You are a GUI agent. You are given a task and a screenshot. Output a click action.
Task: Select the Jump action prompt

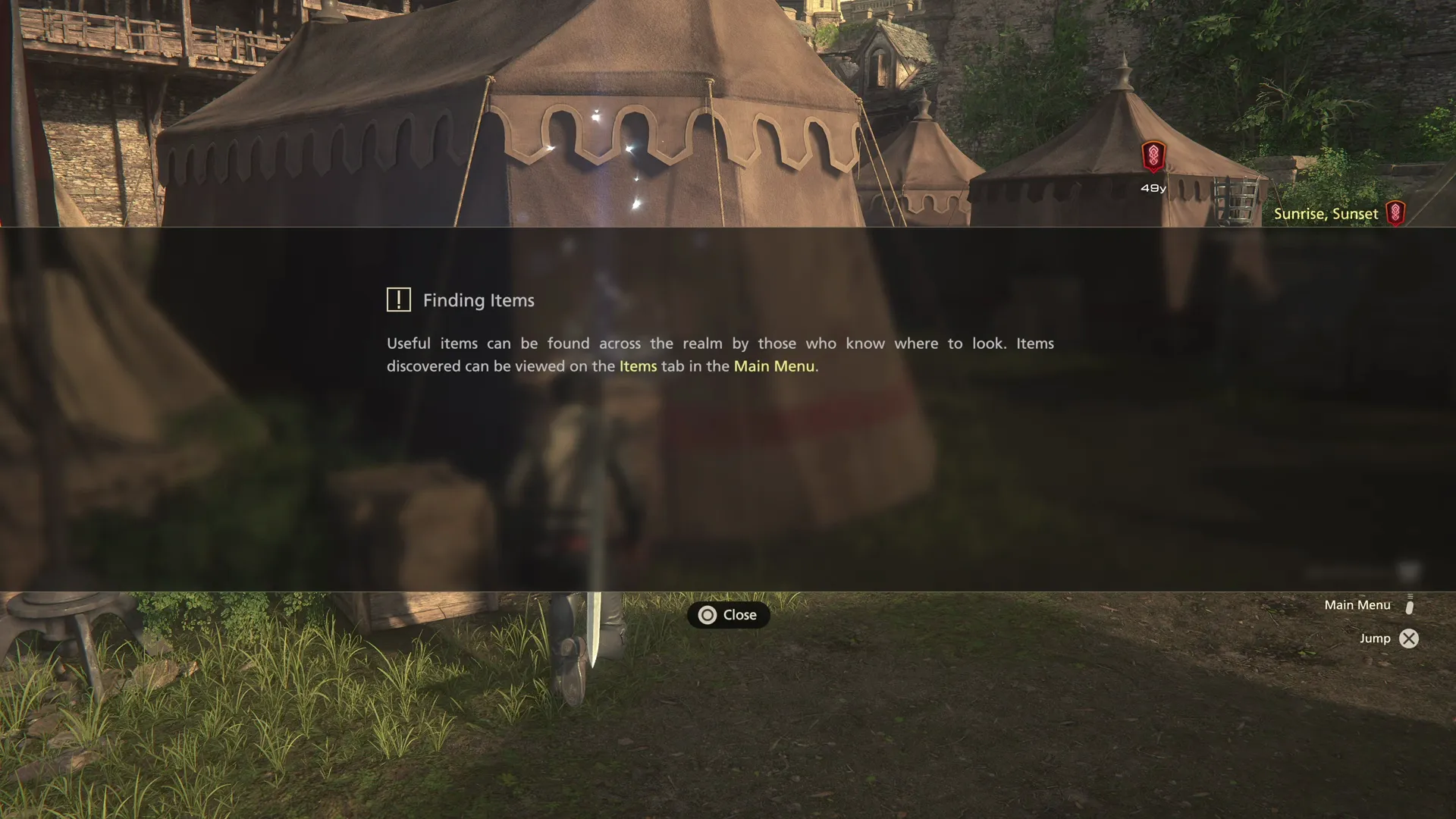point(1374,638)
